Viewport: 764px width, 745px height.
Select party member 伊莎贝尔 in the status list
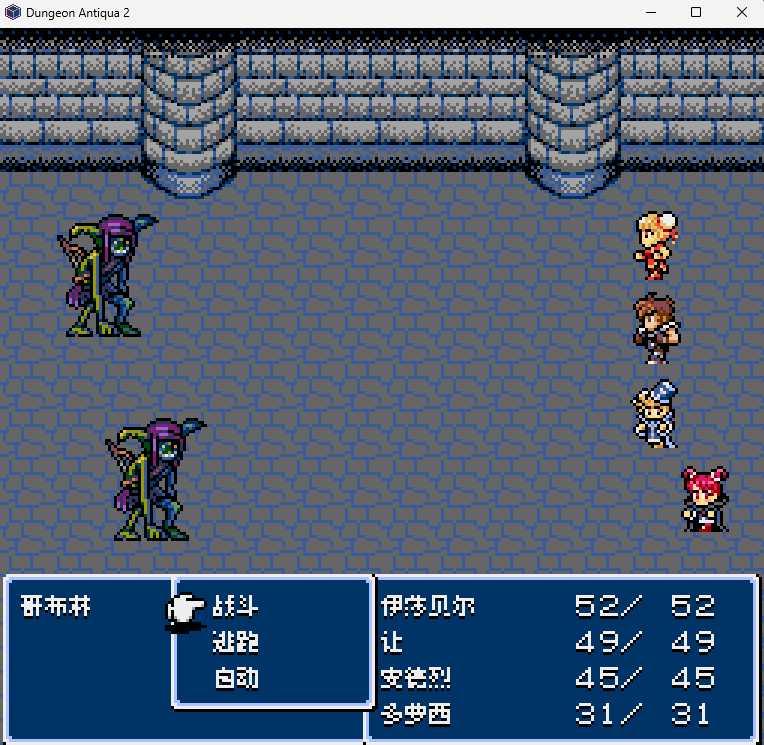428,606
